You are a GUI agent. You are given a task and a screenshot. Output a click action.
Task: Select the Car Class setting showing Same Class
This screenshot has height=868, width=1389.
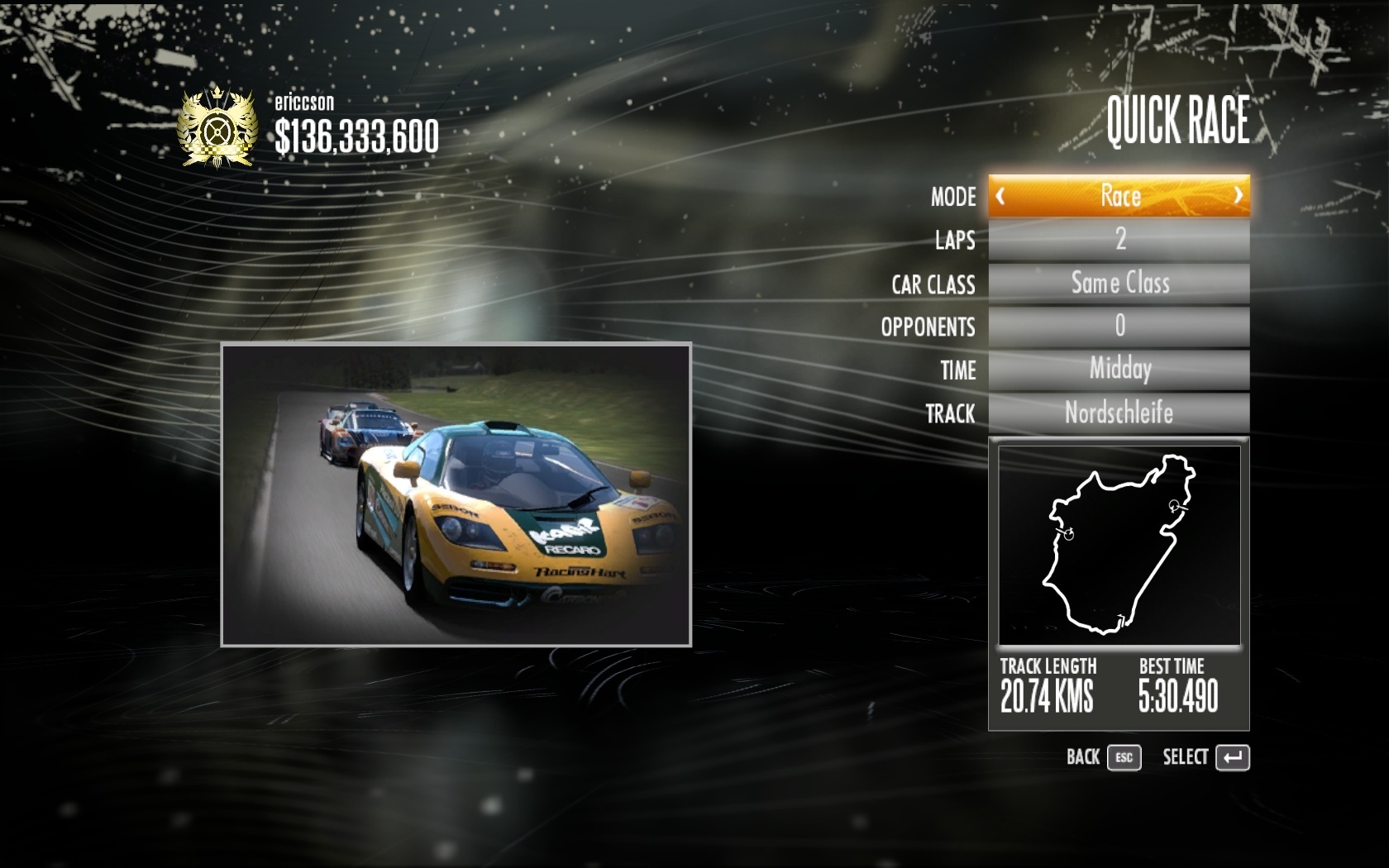(1119, 284)
